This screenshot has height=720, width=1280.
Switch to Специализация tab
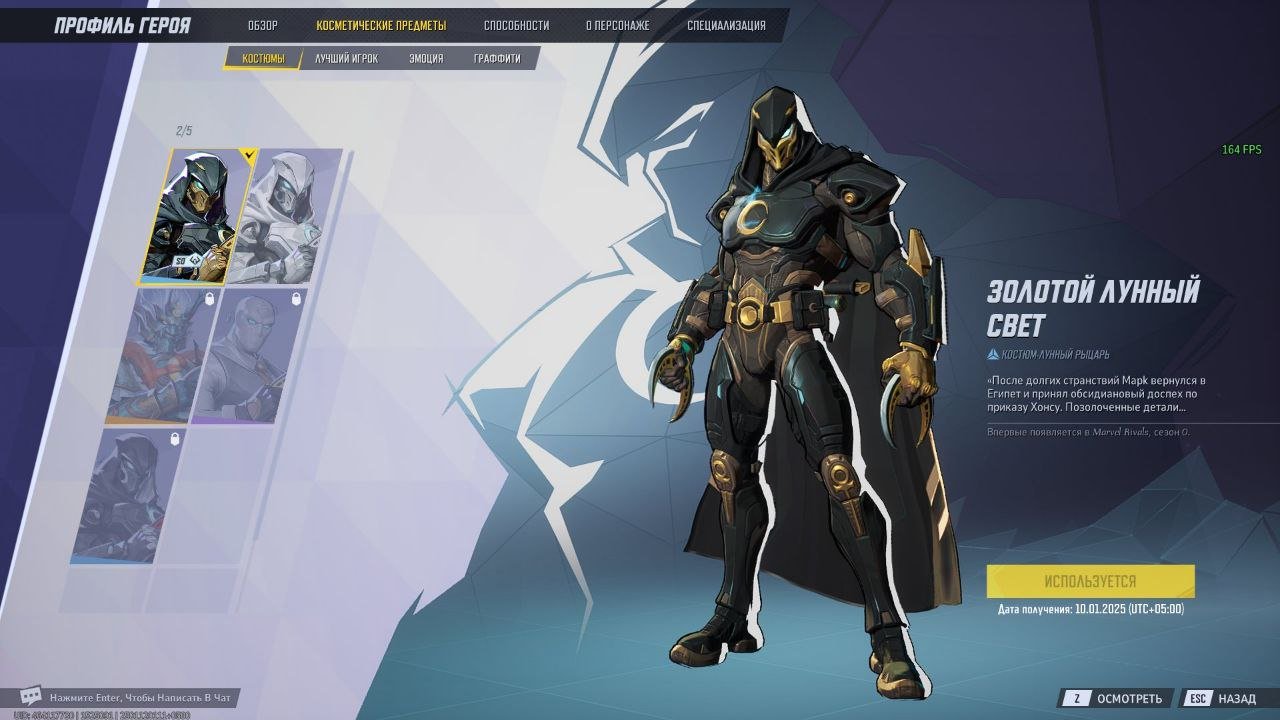point(726,26)
